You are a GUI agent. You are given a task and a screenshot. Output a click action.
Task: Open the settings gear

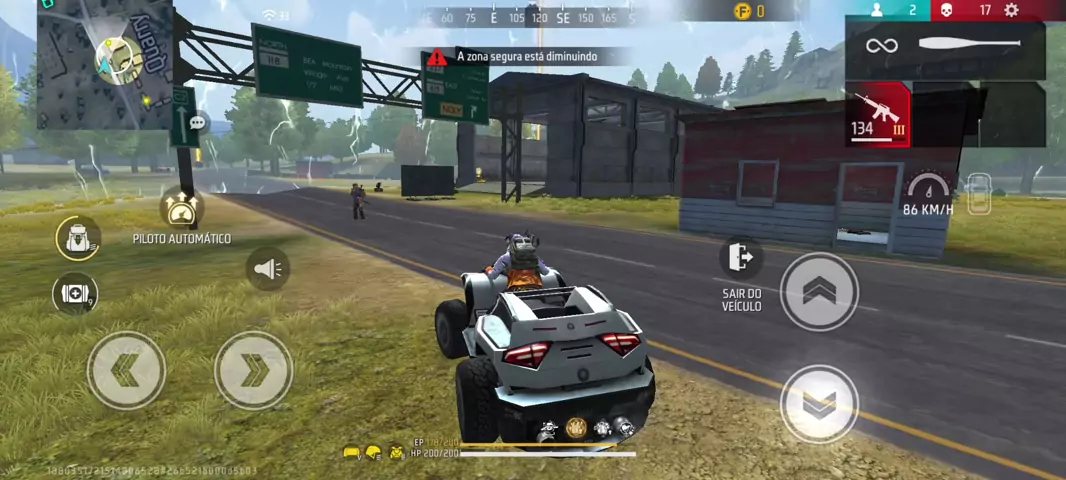point(1011,10)
